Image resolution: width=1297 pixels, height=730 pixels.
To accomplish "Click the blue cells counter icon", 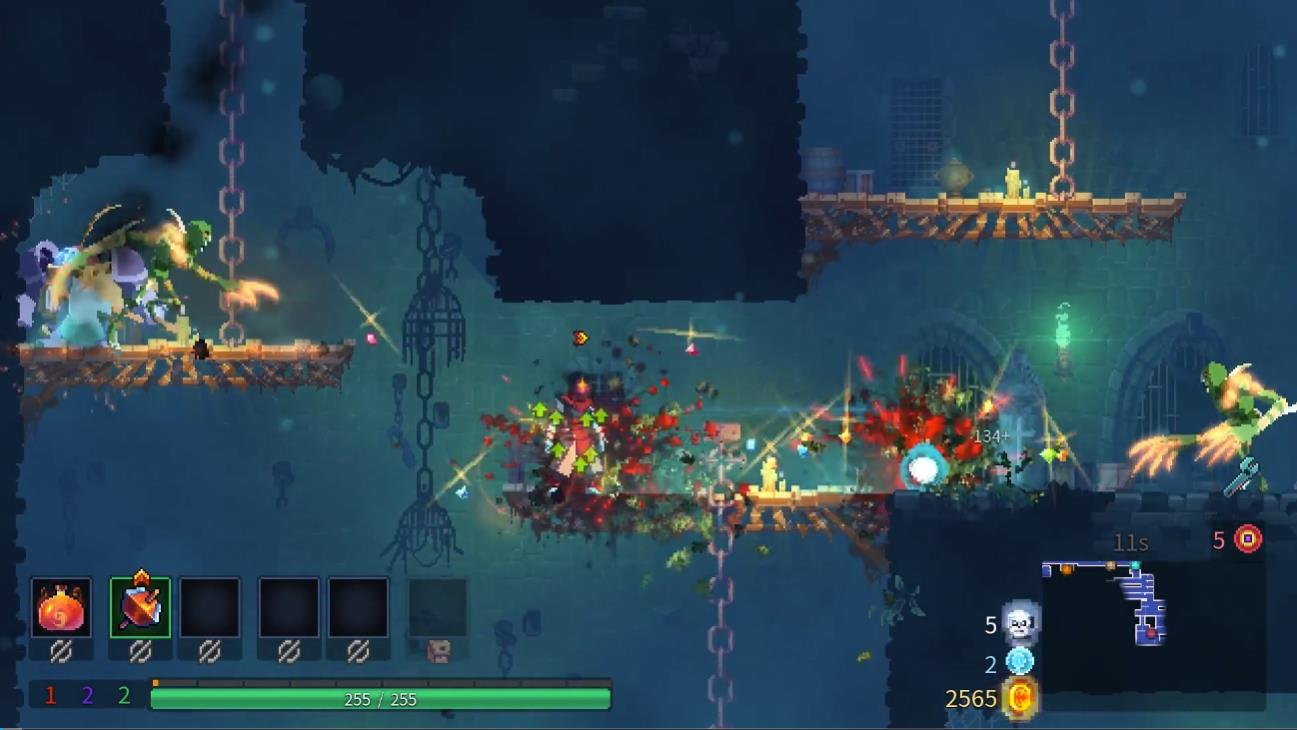I will click(x=1020, y=661).
